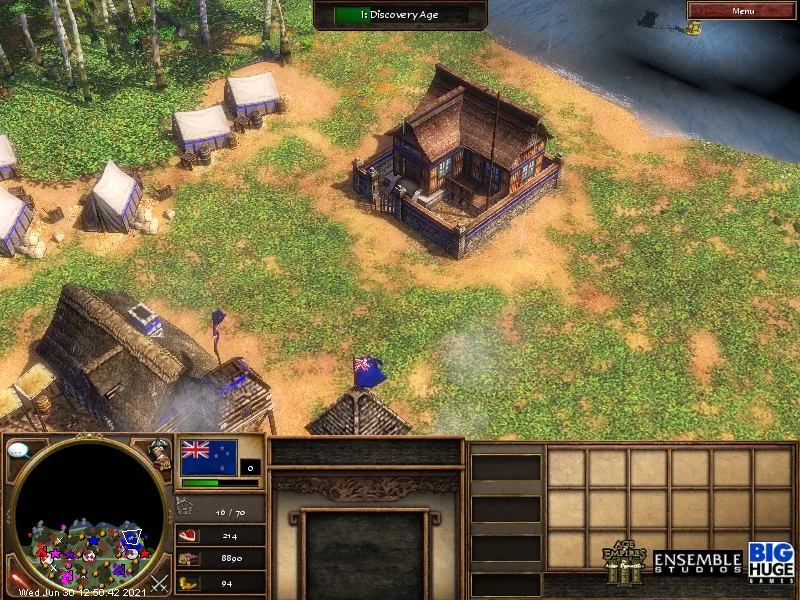Screen dimensions: 800x600
Task: Open the New Zealand home city flag
Action: [209, 457]
